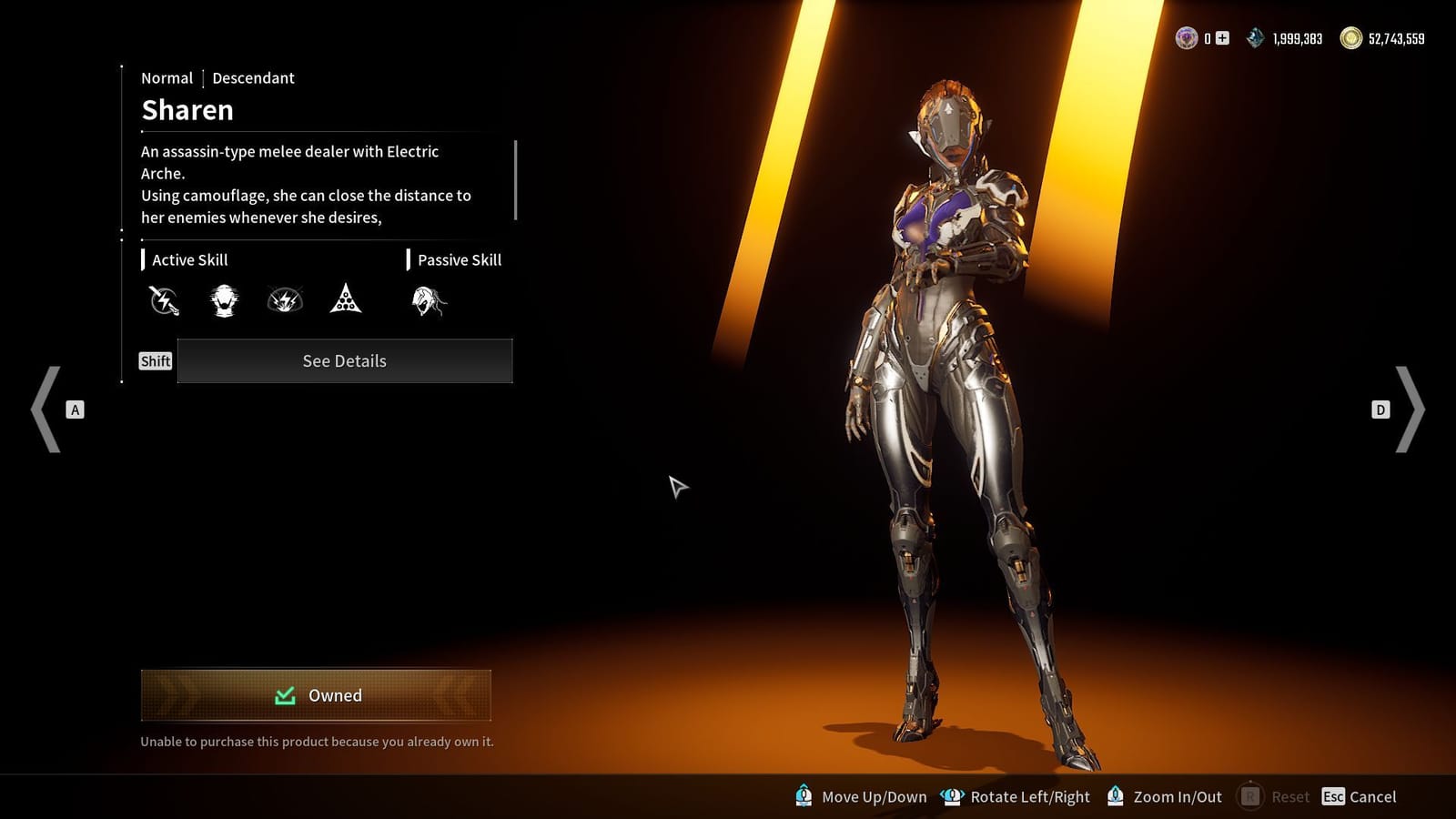The height and width of the screenshot is (819, 1456).
Task: Open See Details for Sharen
Action: [x=344, y=360]
